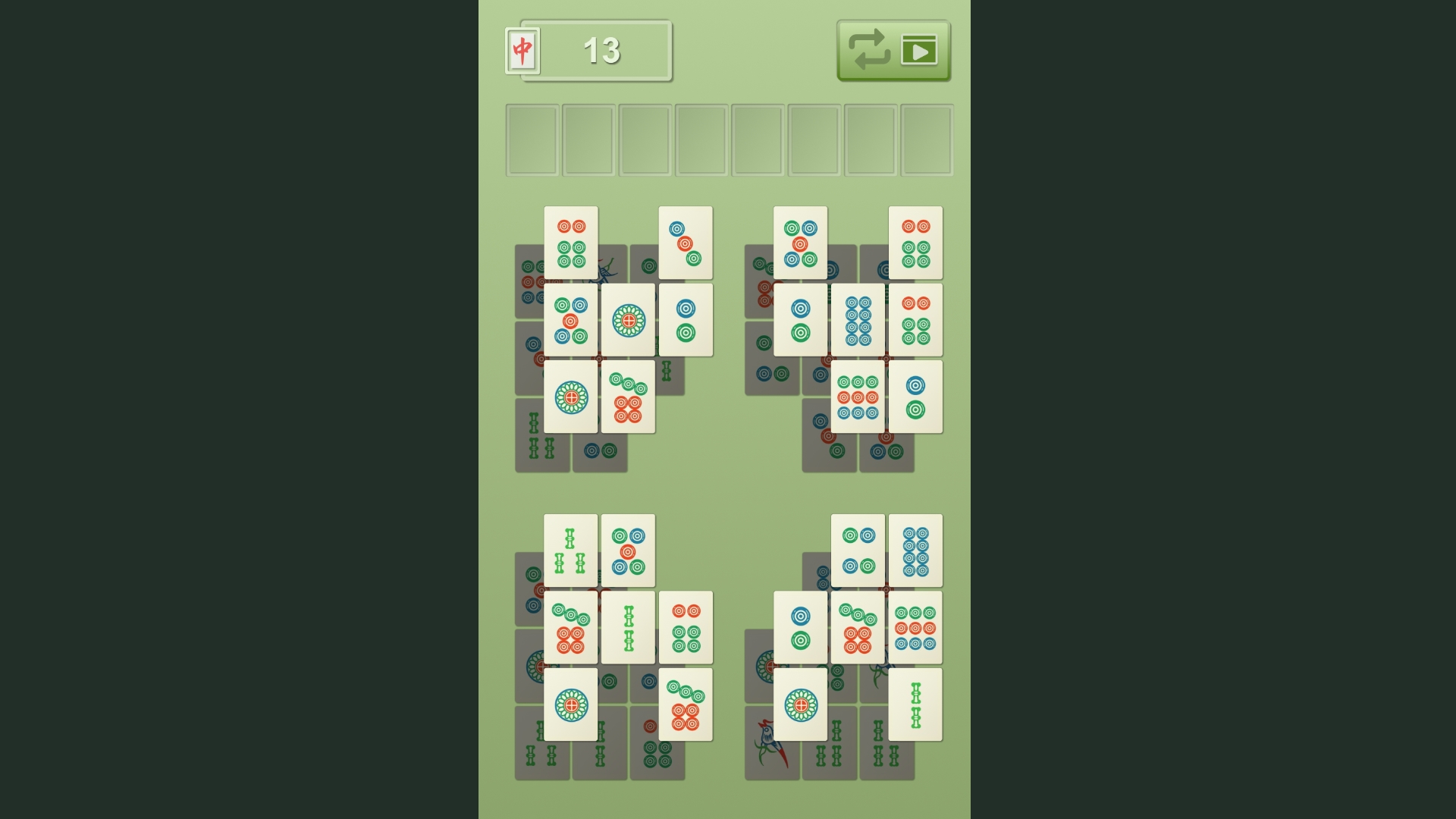Select the blue eight circles tile in lower-right group

(915, 550)
